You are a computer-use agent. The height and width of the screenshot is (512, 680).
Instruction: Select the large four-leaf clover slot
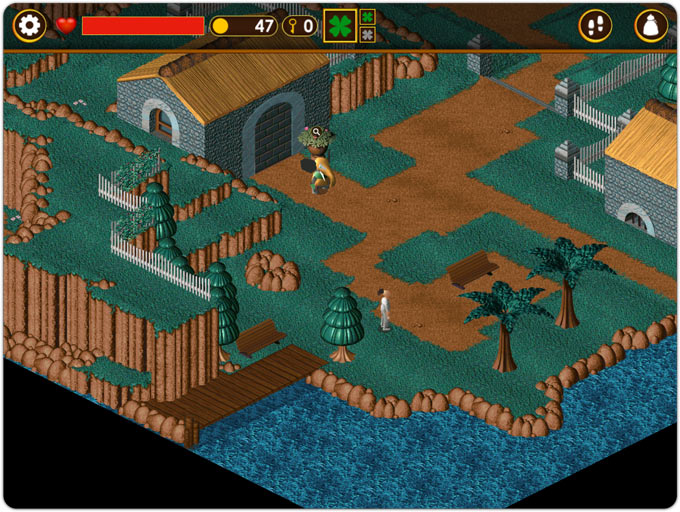340,26
